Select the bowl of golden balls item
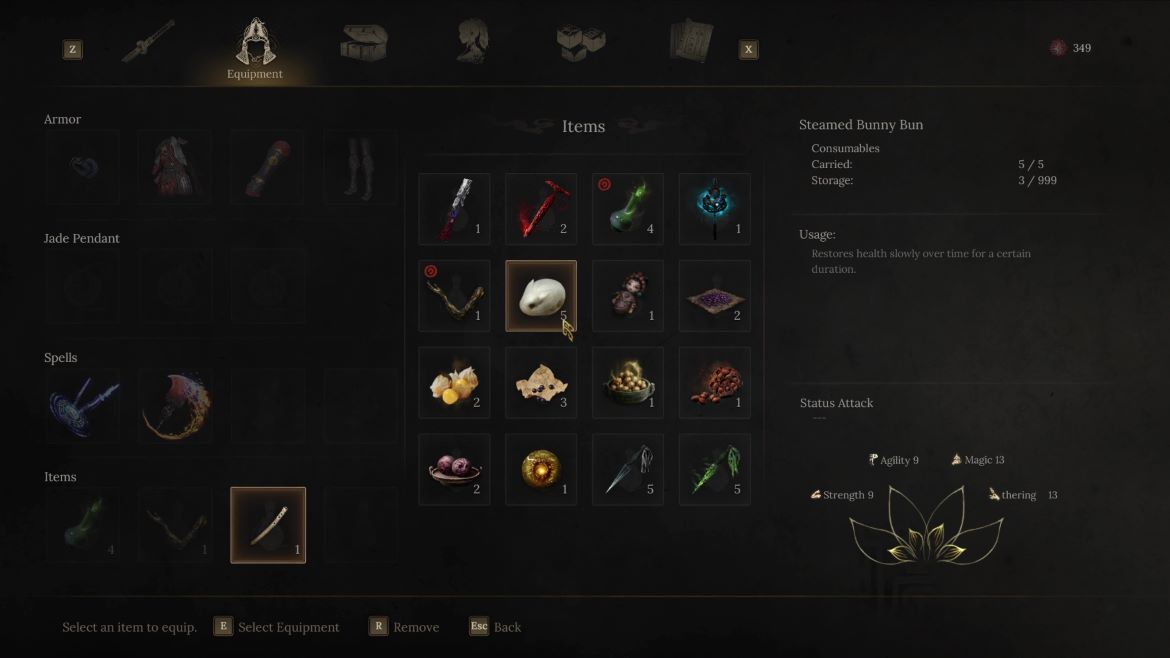The width and height of the screenshot is (1170, 658). click(628, 383)
